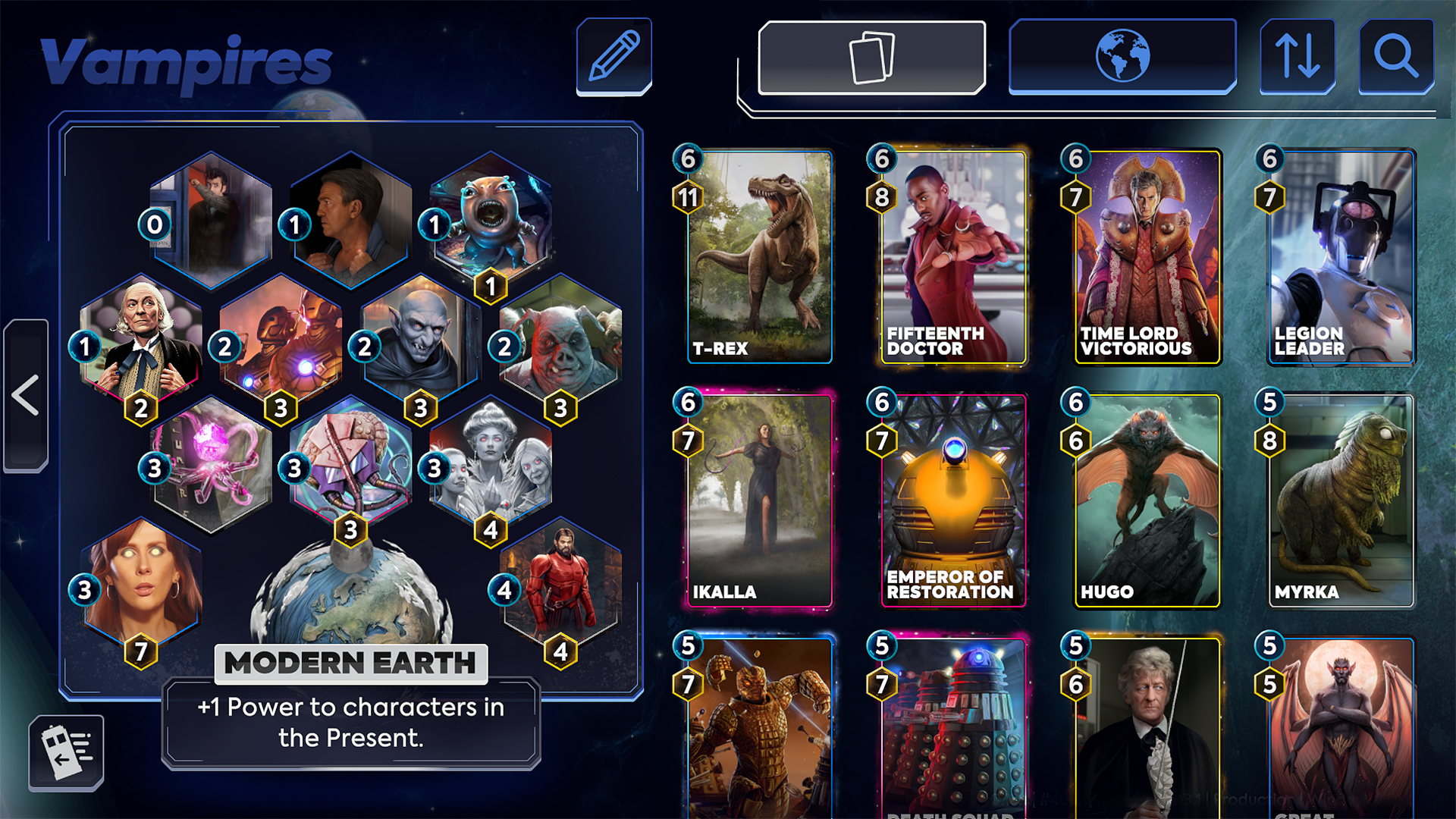Viewport: 1456px width, 819px height.
Task: Switch to the Cards collection view
Action: [872, 56]
